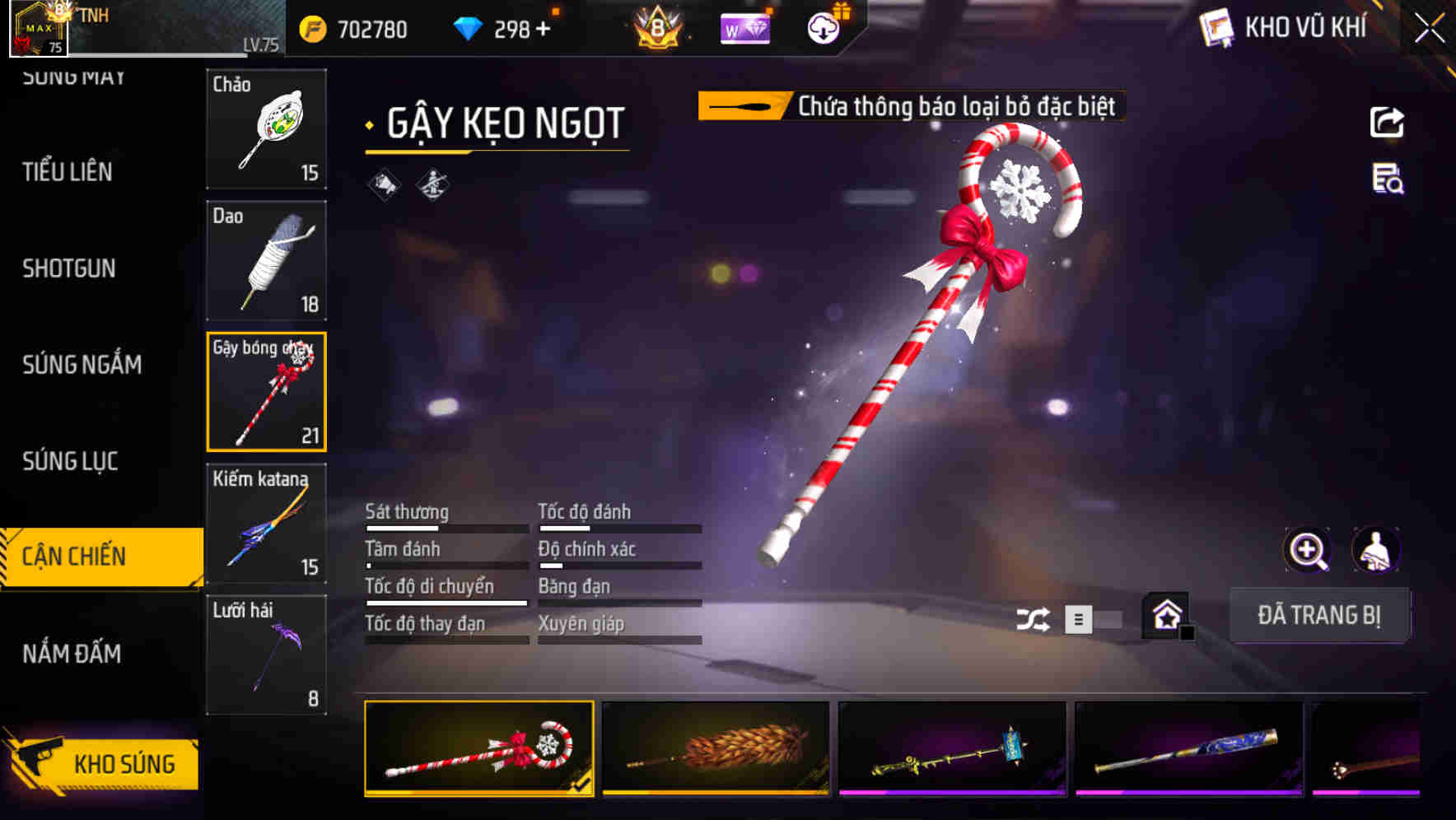The width and height of the screenshot is (1456, 820).
Task: Open the weapon skin share icon
Action: point(1388,122)
